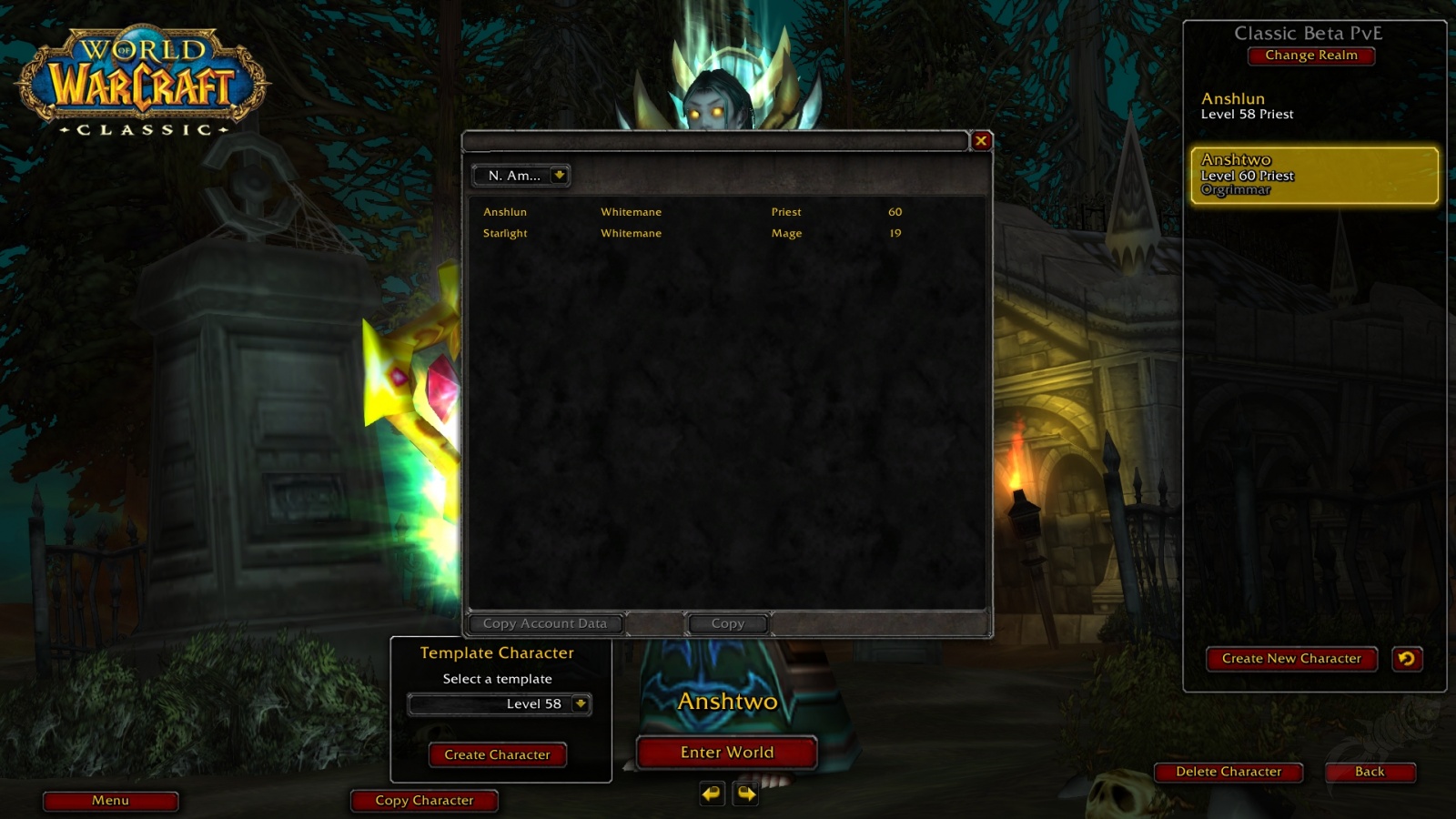Open the Level 58 template dropdown
The width and height of the screenshot is (1456, 819).
(x=580, y=703)
